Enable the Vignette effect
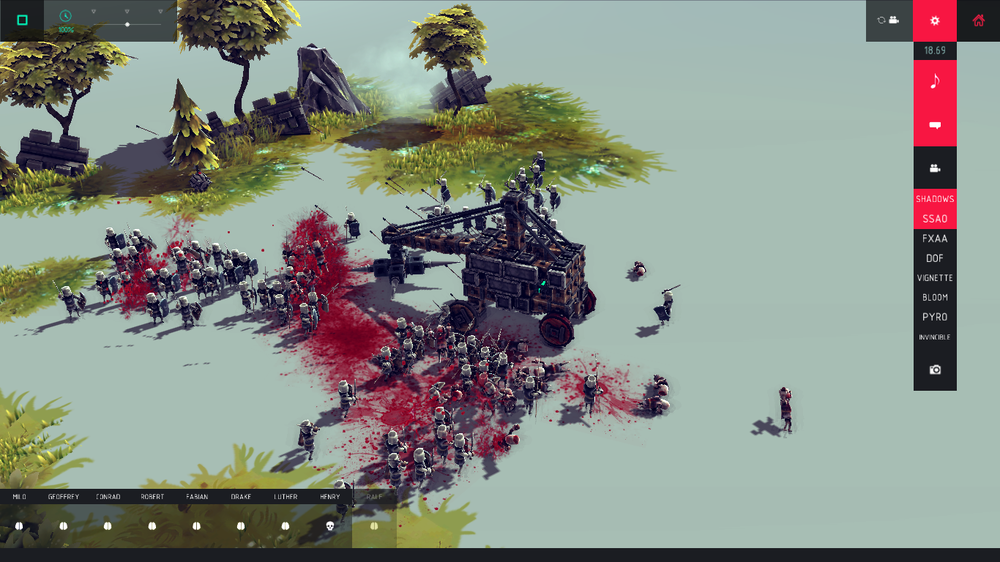 tap(935, 278)
